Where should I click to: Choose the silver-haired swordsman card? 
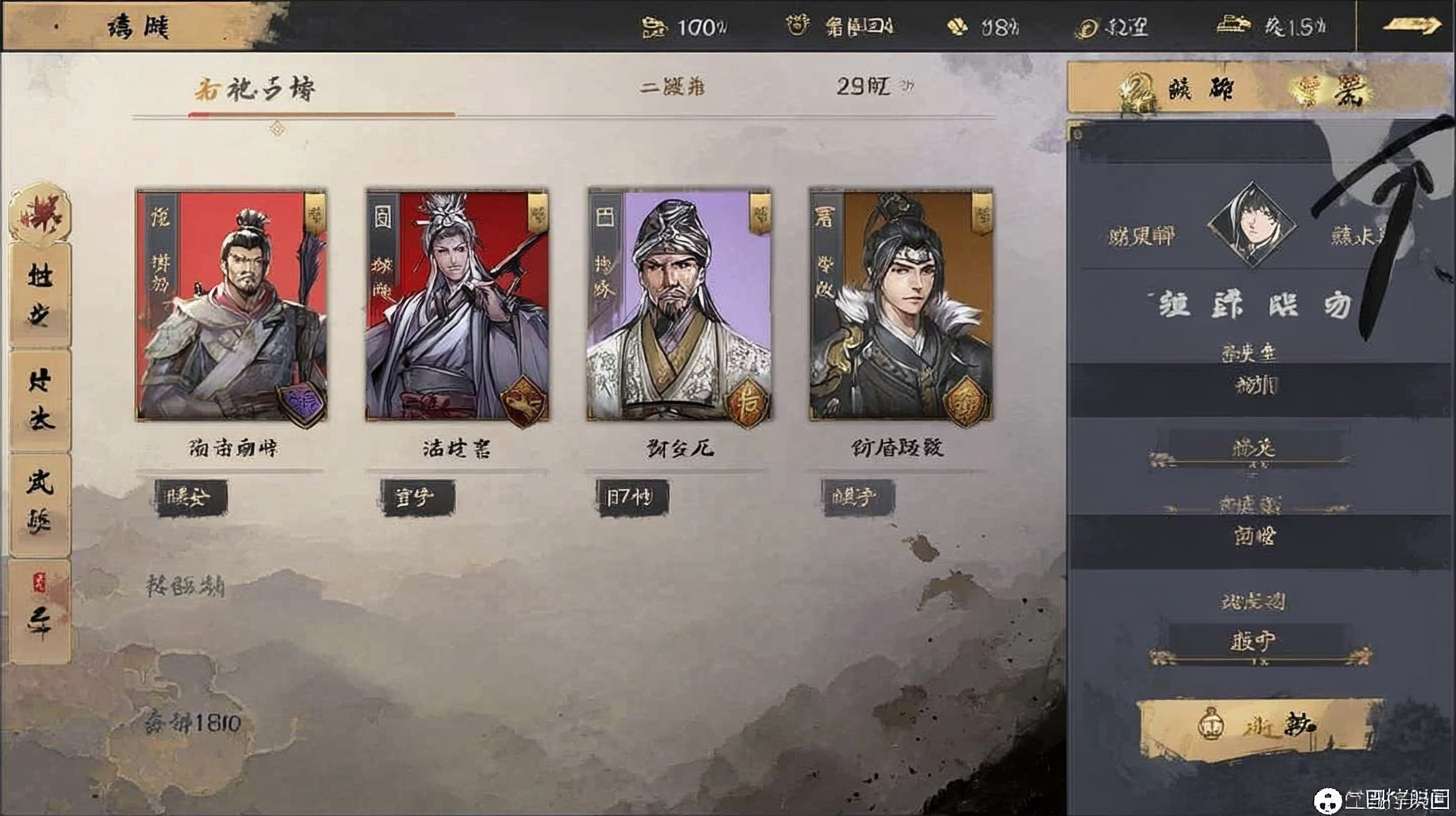point(456,305)
